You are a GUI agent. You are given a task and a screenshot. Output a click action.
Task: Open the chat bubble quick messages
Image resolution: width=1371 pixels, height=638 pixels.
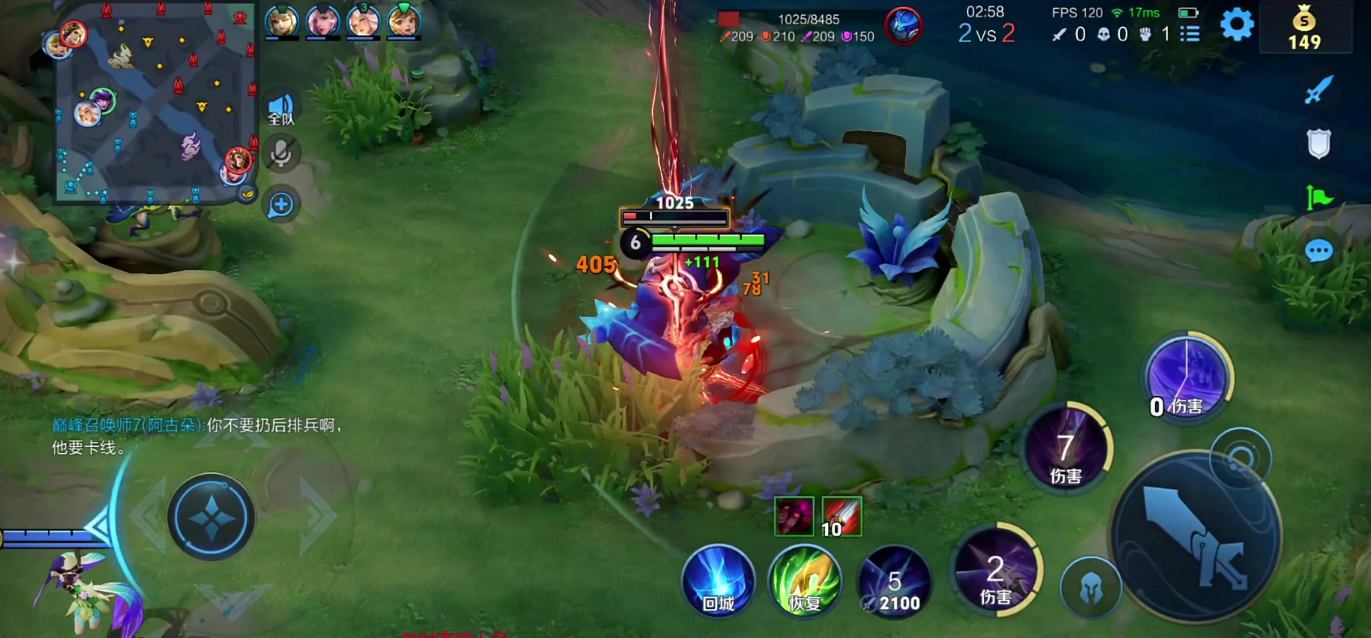[1319, 250]
